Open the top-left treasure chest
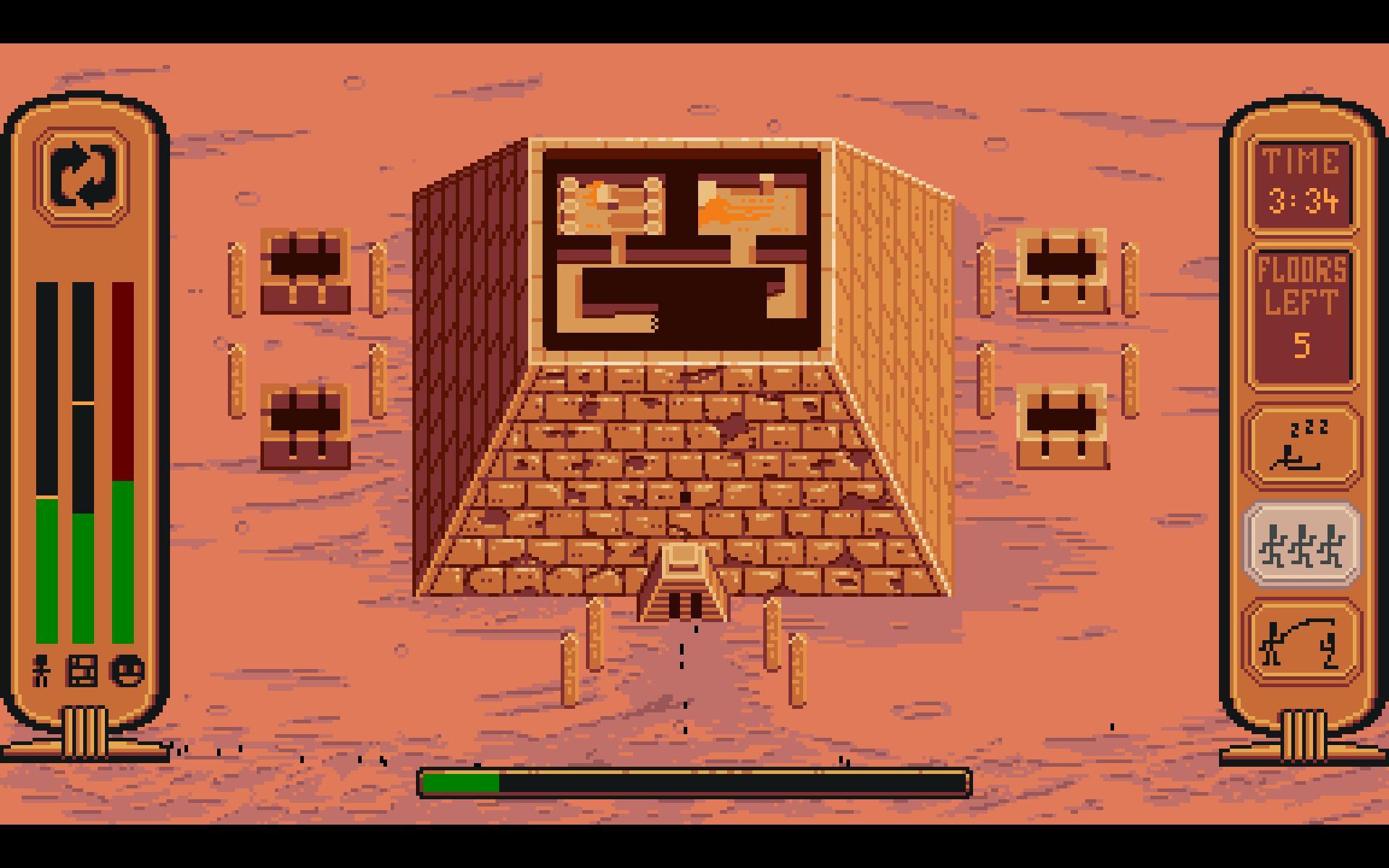The height and width of the screenshot is (868, 1389). pos(304,271)
